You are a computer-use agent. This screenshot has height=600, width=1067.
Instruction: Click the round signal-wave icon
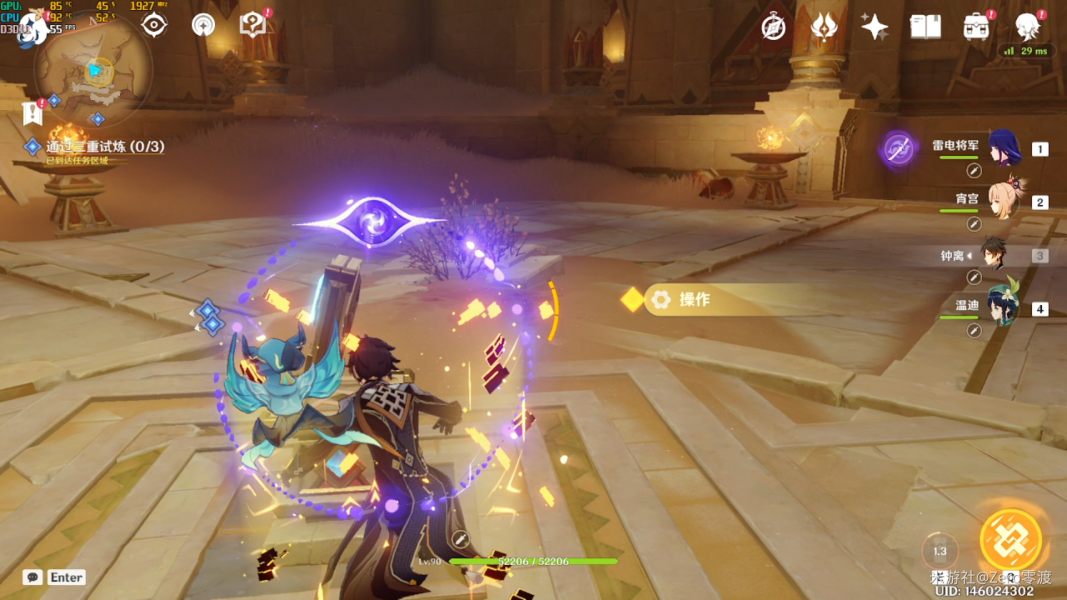click(x=203, y=26)
